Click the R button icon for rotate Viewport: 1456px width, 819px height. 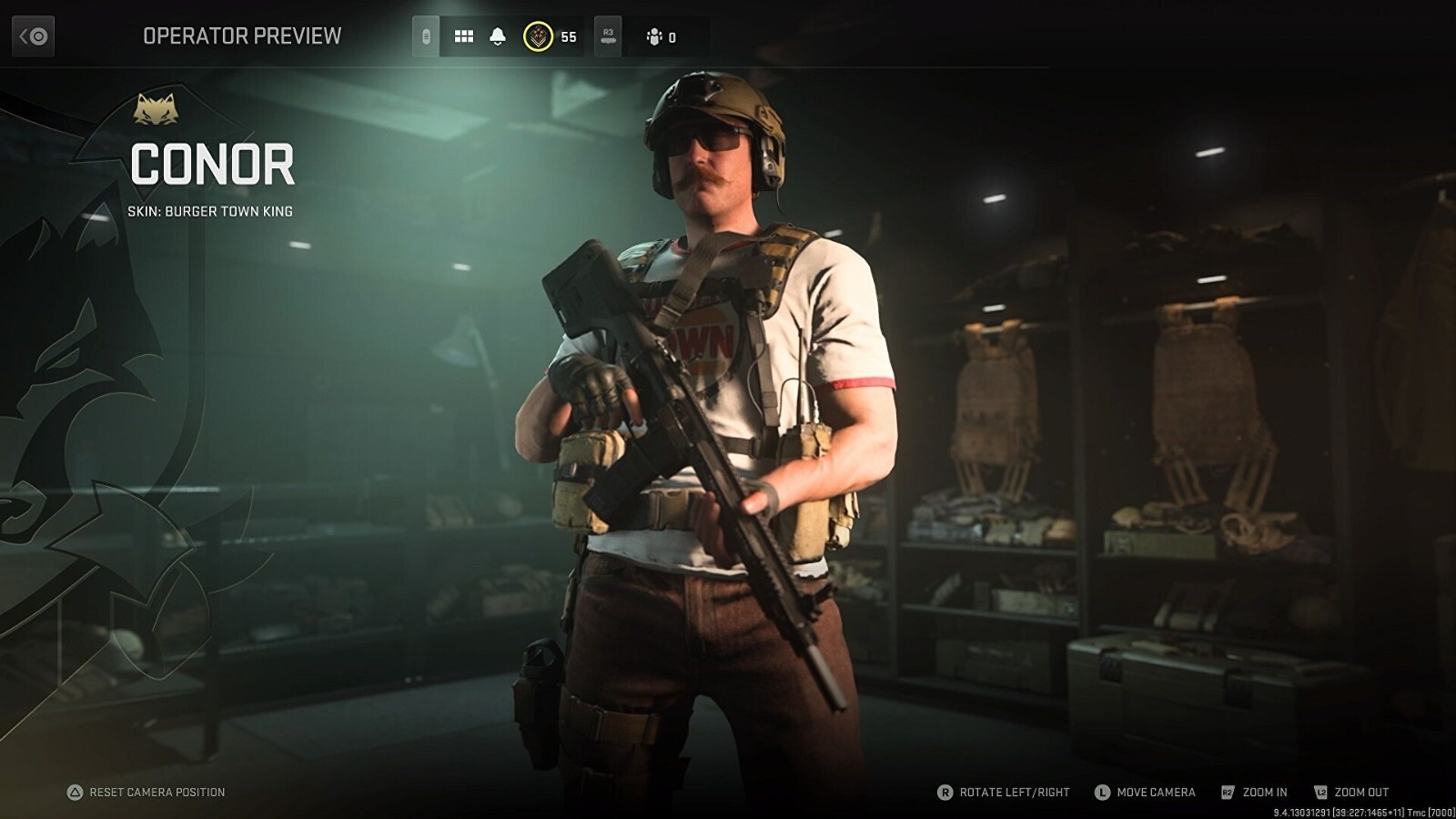[948, 792]
